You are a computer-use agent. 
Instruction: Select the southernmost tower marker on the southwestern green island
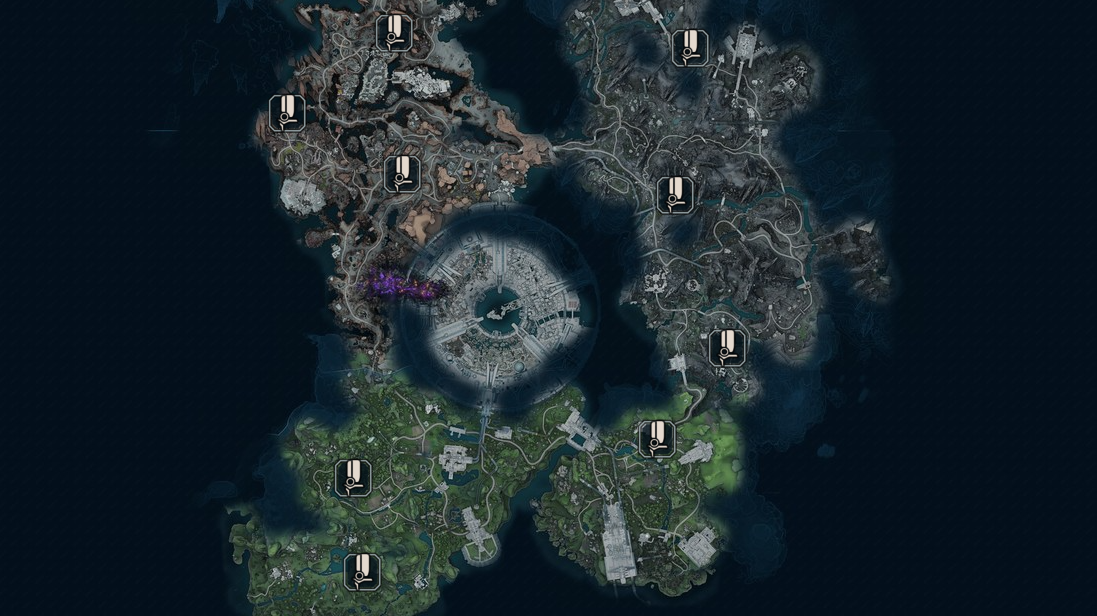pos(362,571)
